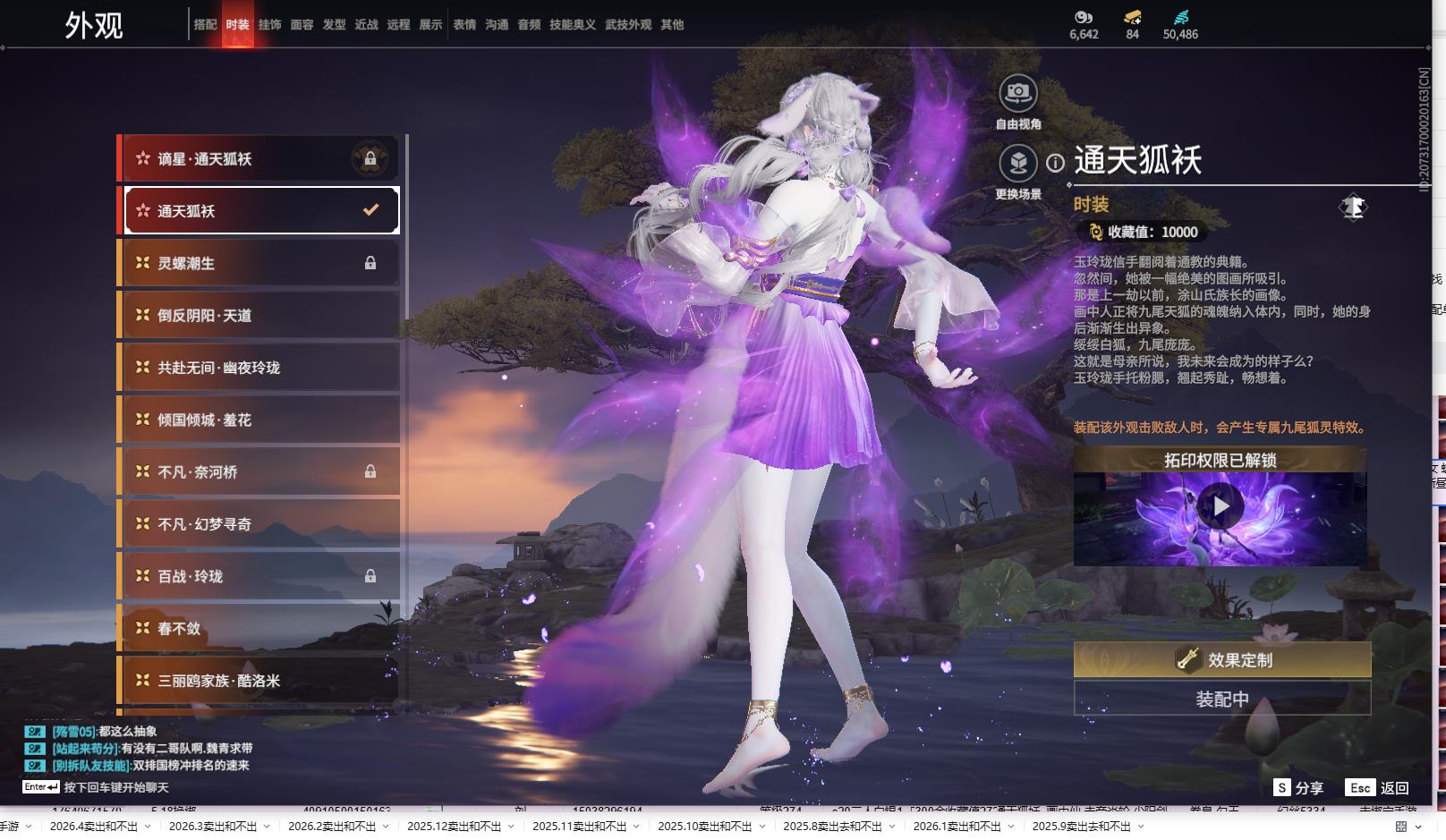This screenshot has height=840, width=1446.
Task: Share the outfit with 分享
Action: point(1299,787)
